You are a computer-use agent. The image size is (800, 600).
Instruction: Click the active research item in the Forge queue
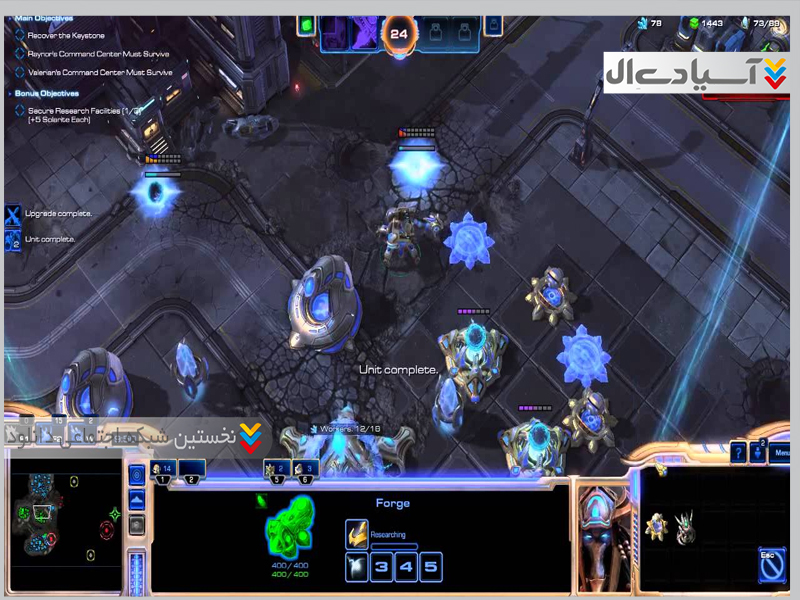coord(357,535)
